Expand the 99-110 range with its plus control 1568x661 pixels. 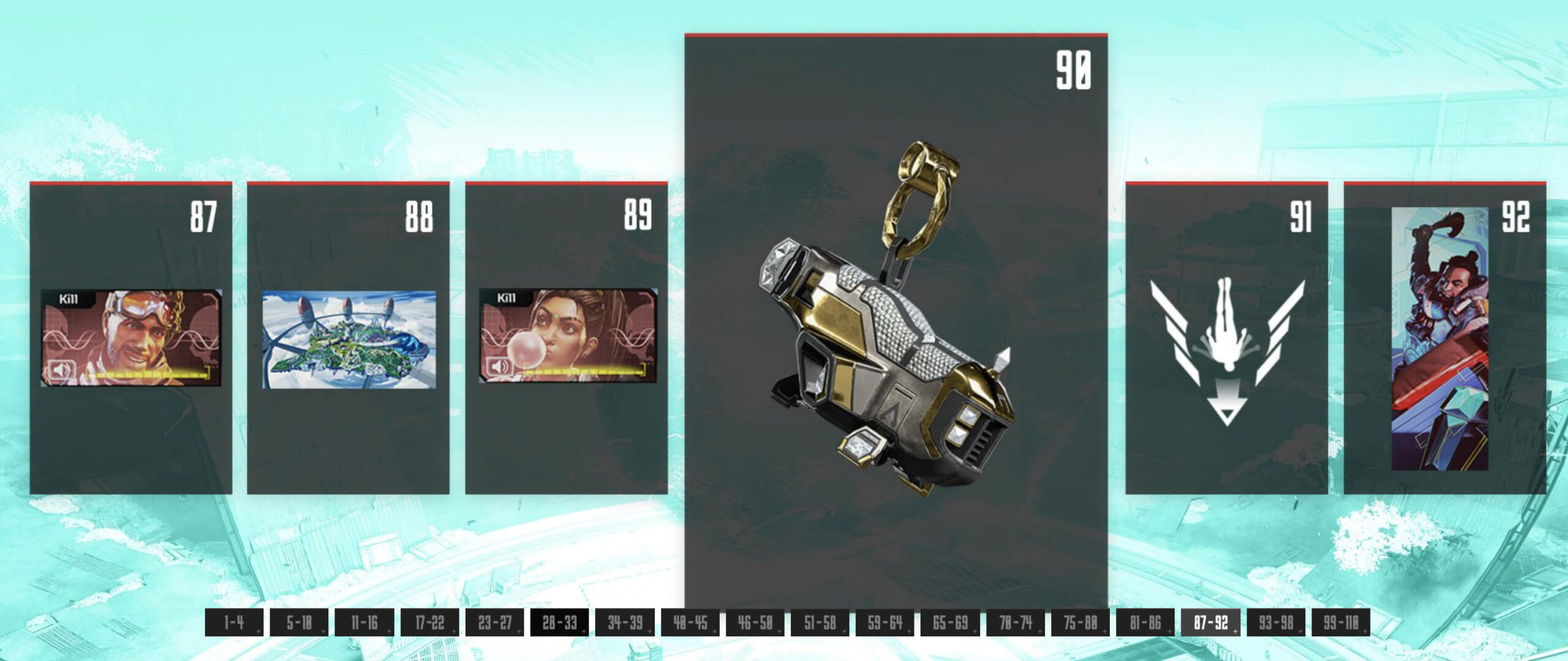pyautogui.click(x=1365, y=632)
